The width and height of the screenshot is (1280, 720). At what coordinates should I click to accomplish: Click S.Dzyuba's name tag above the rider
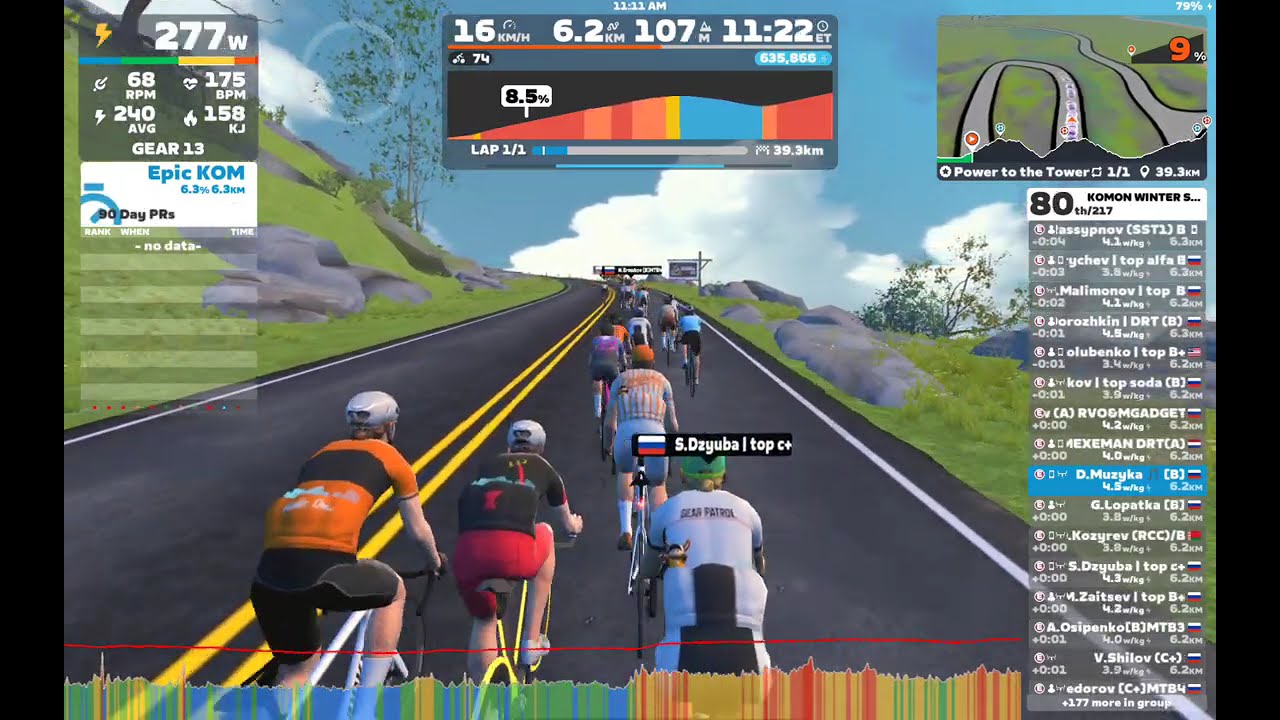[x=712, y=445]
